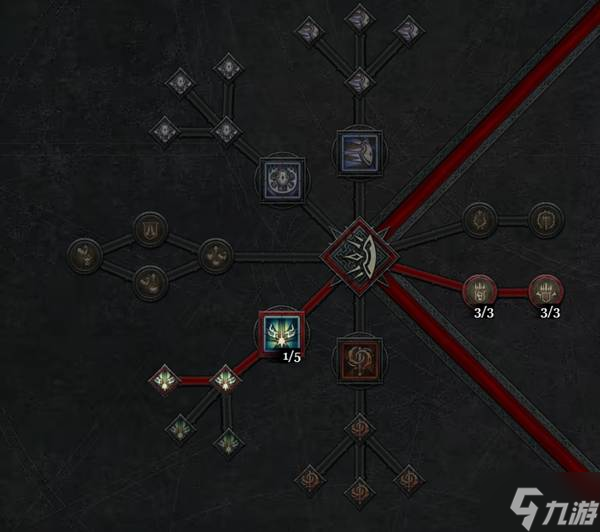
Task: Choose the blue square skill above the hub
Action: pyautogui.click(x=357, y=153)
